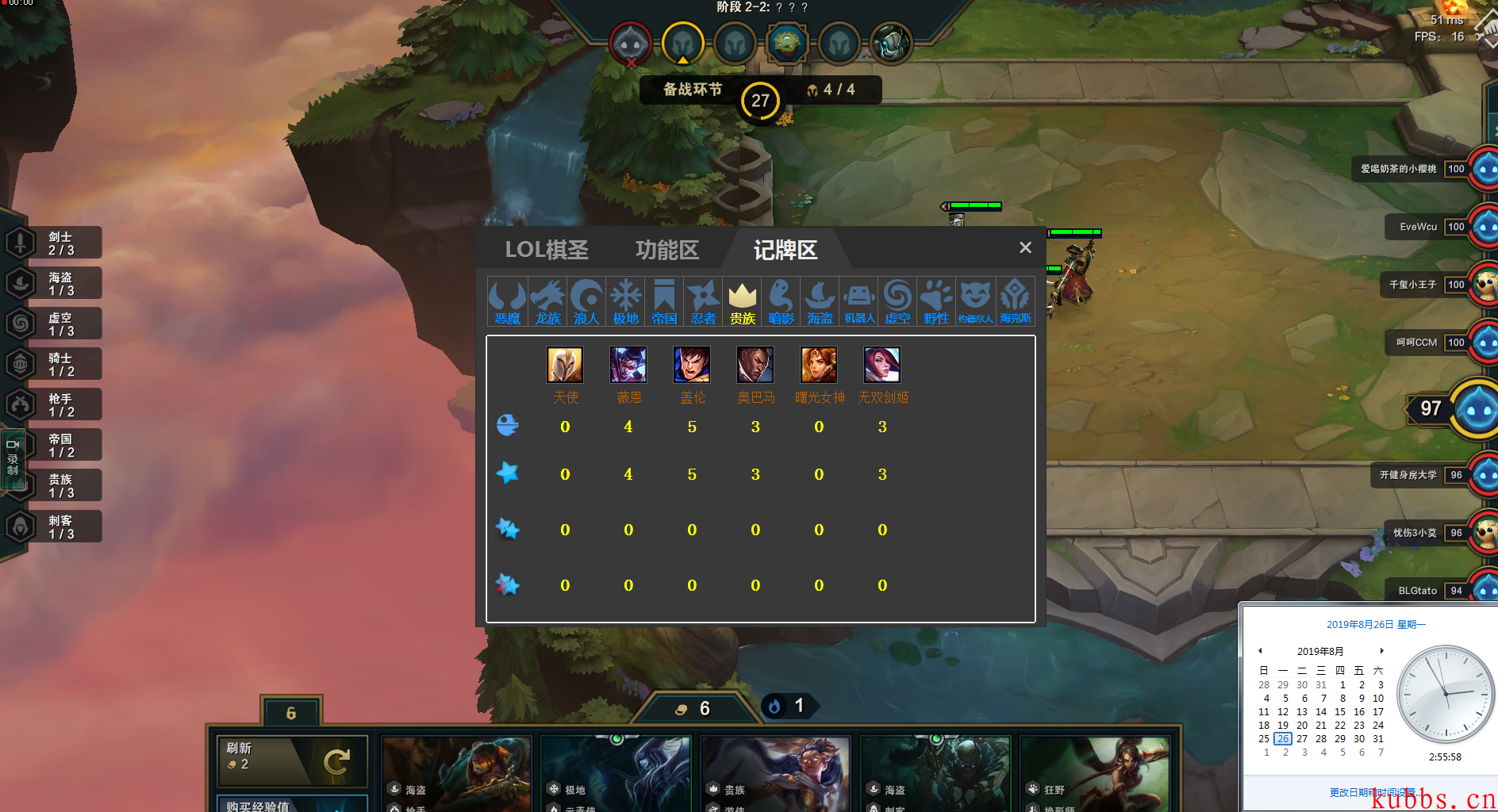Select player EveWcu in the scoreboard

[x=1419, y=227]
